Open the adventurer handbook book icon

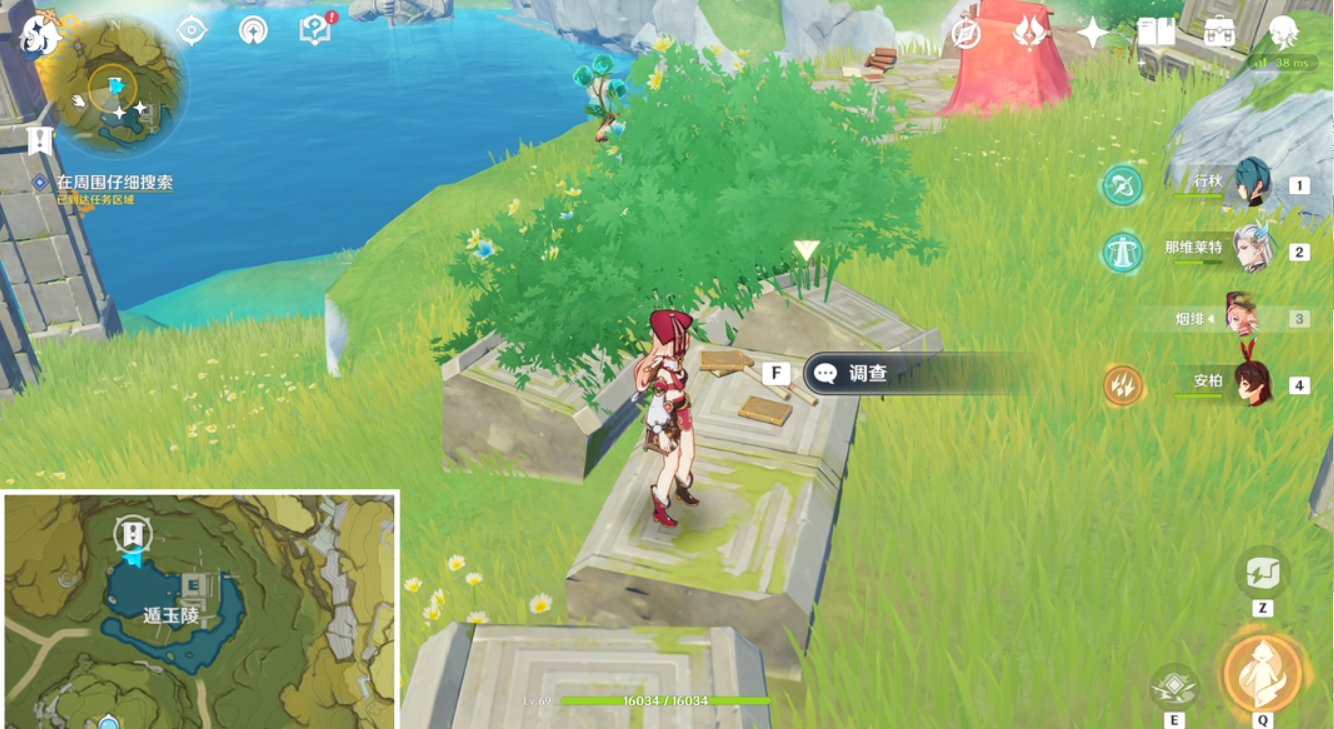tap(1156, 33)
